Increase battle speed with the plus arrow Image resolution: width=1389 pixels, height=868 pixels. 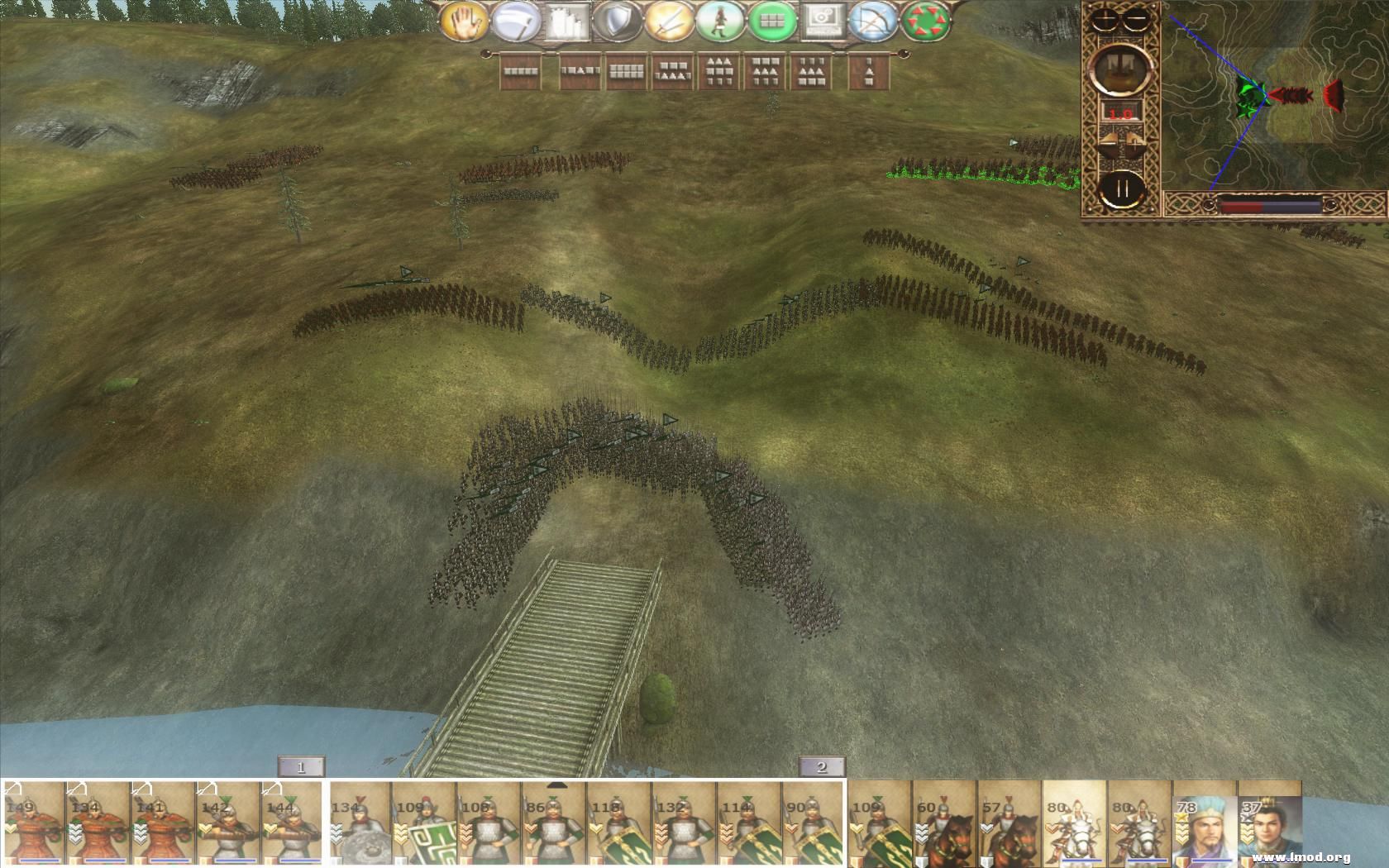pyautogui.click(x=1135, y=142)
